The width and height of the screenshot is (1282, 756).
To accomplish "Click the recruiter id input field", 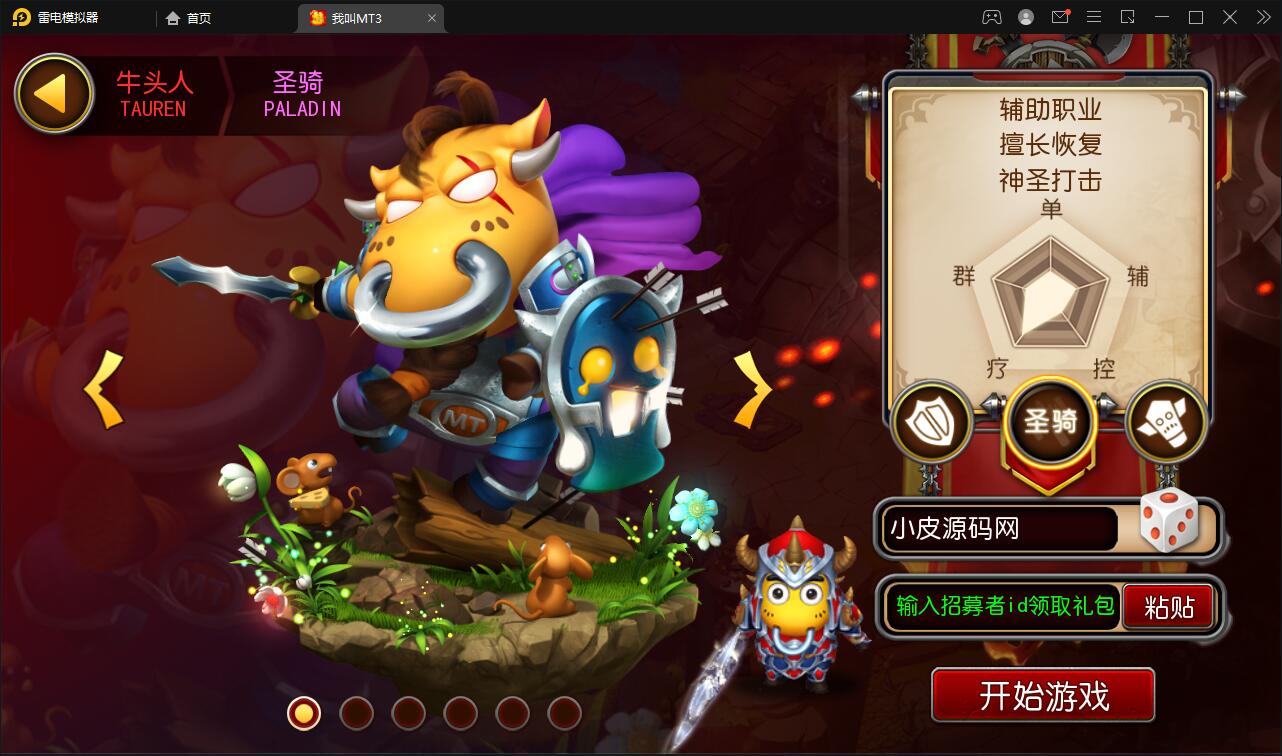I will coord(1000,606).
